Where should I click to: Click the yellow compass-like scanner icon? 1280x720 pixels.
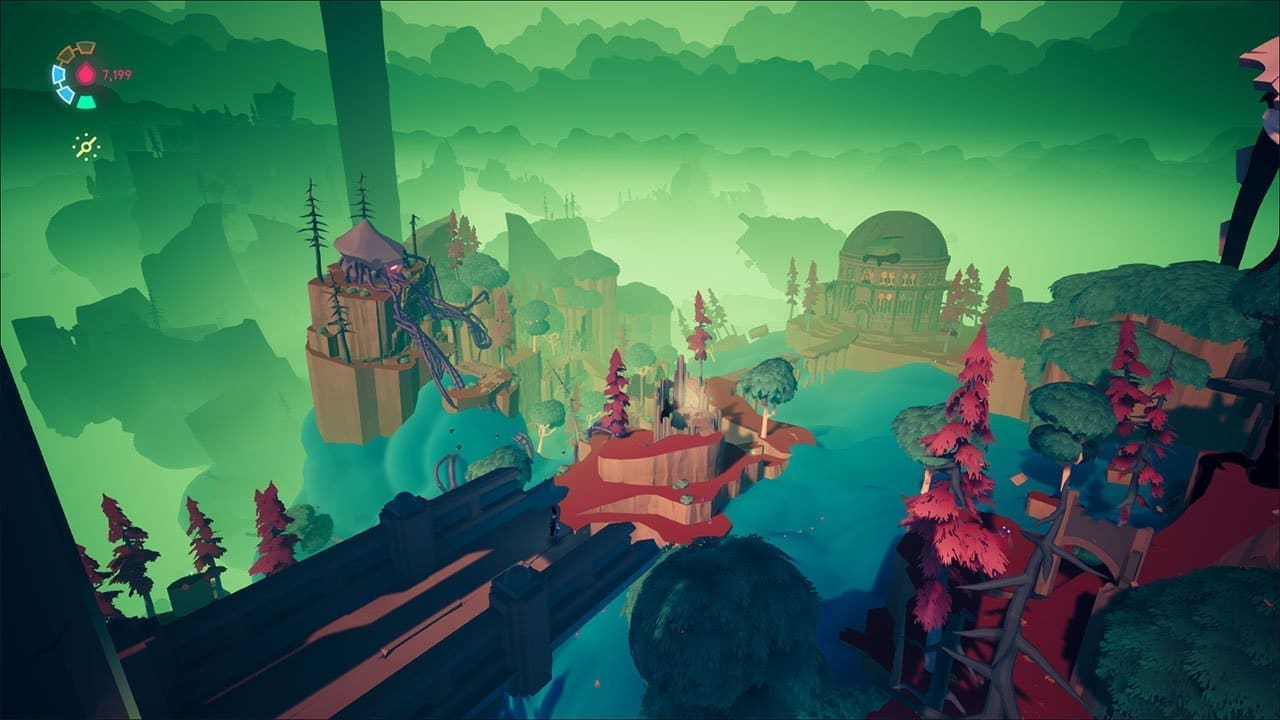point(87,147)
